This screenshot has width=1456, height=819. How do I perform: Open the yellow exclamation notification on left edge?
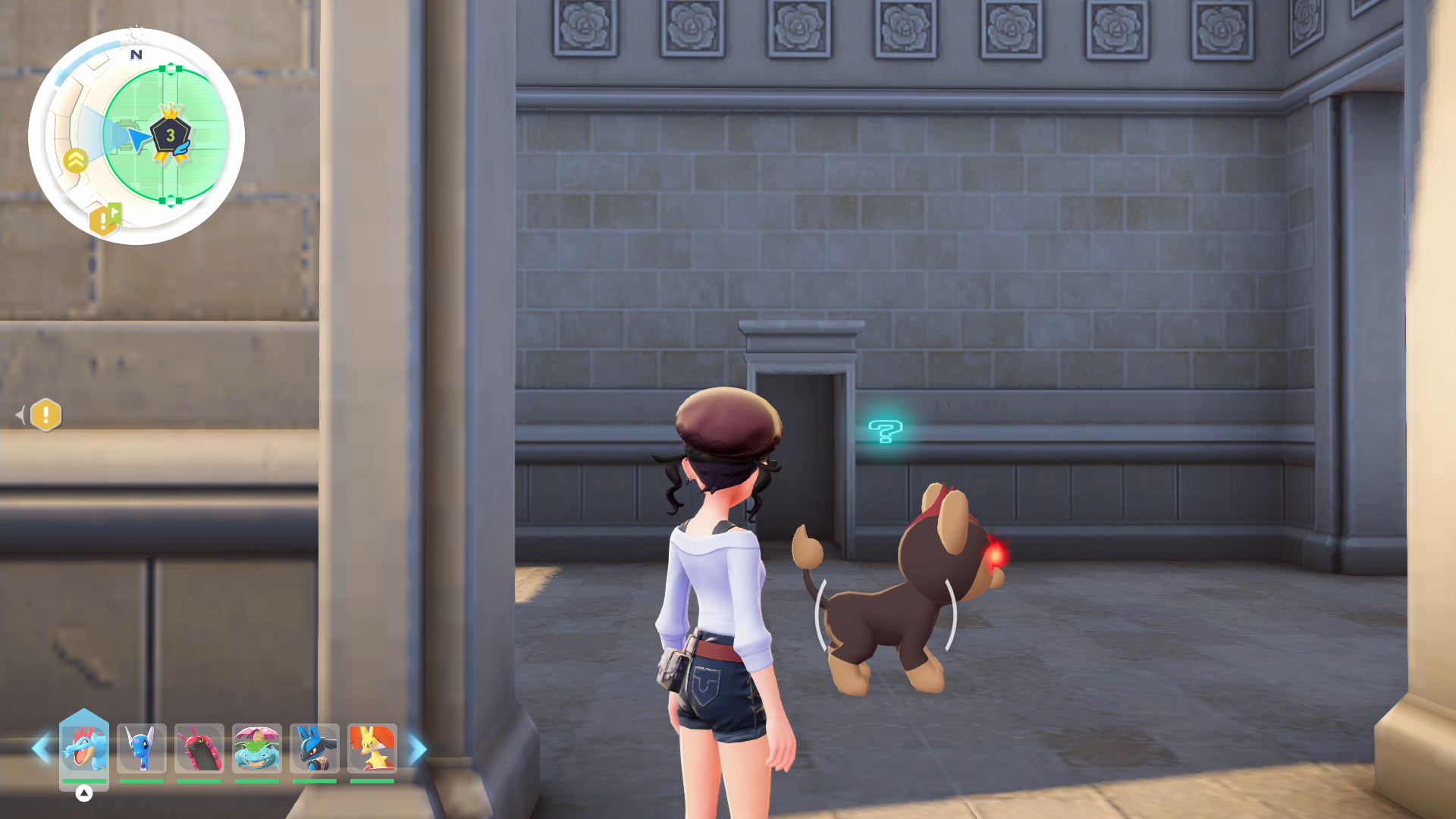pos(46,415)
